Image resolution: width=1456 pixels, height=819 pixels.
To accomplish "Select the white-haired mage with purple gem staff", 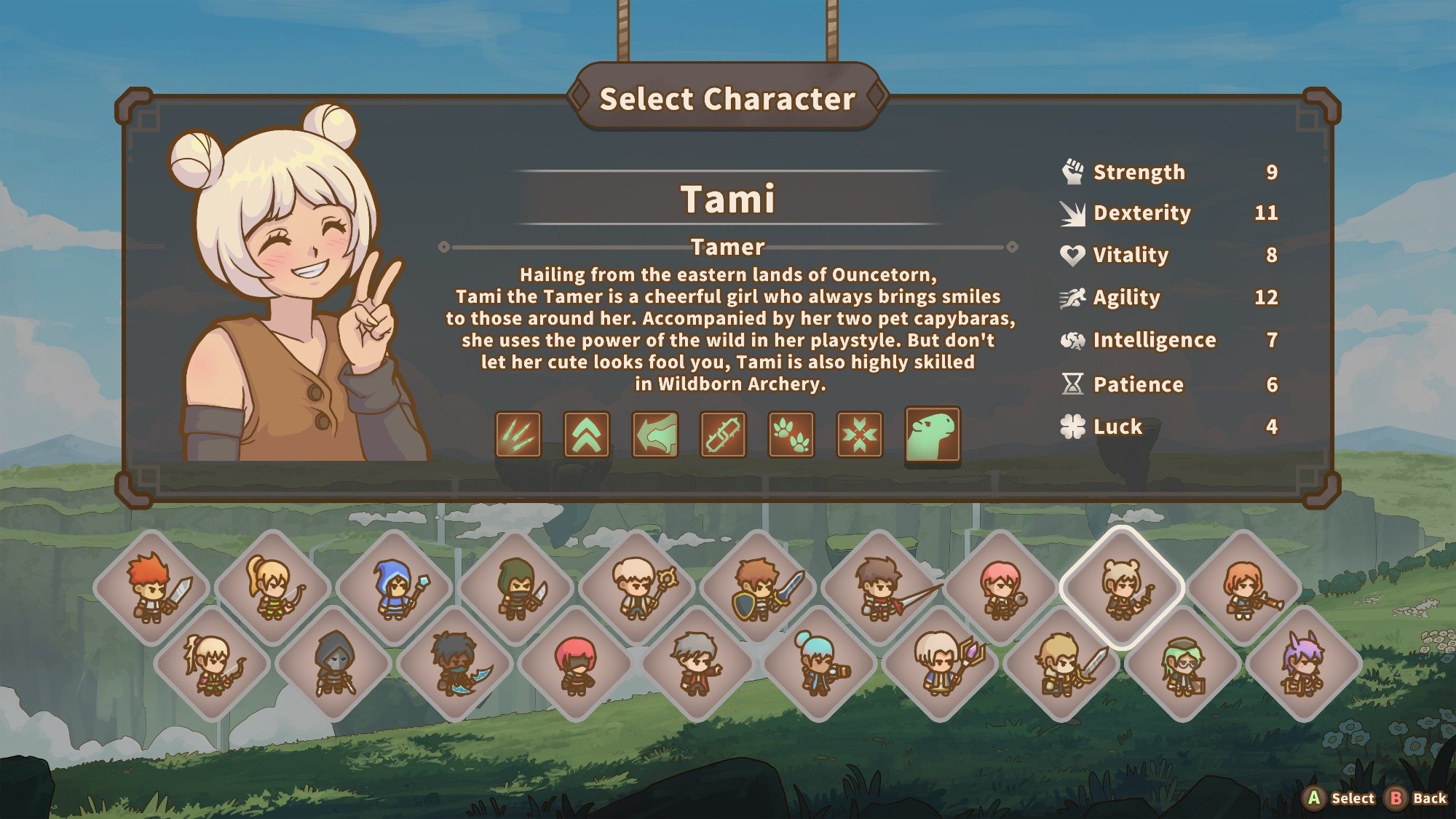I will [940, 664].
